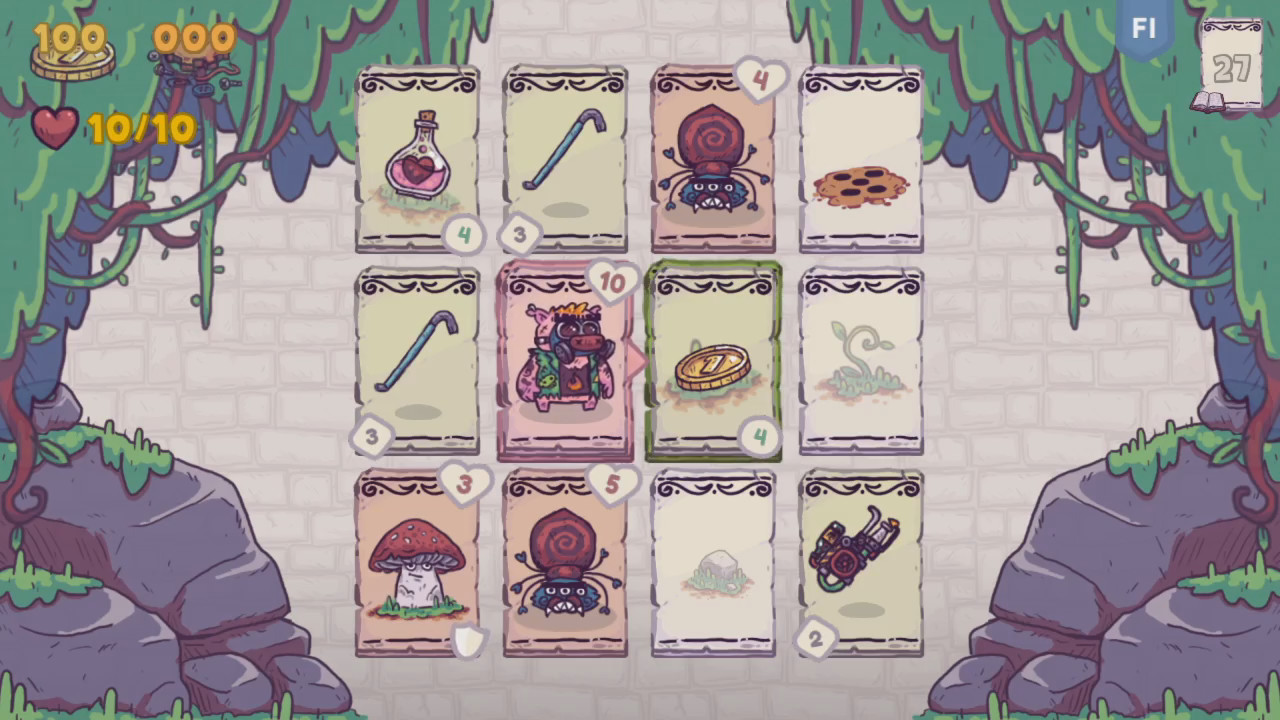The image size is (1280, 720).
Task: Click the sprout card
Action: click(860, 360)
